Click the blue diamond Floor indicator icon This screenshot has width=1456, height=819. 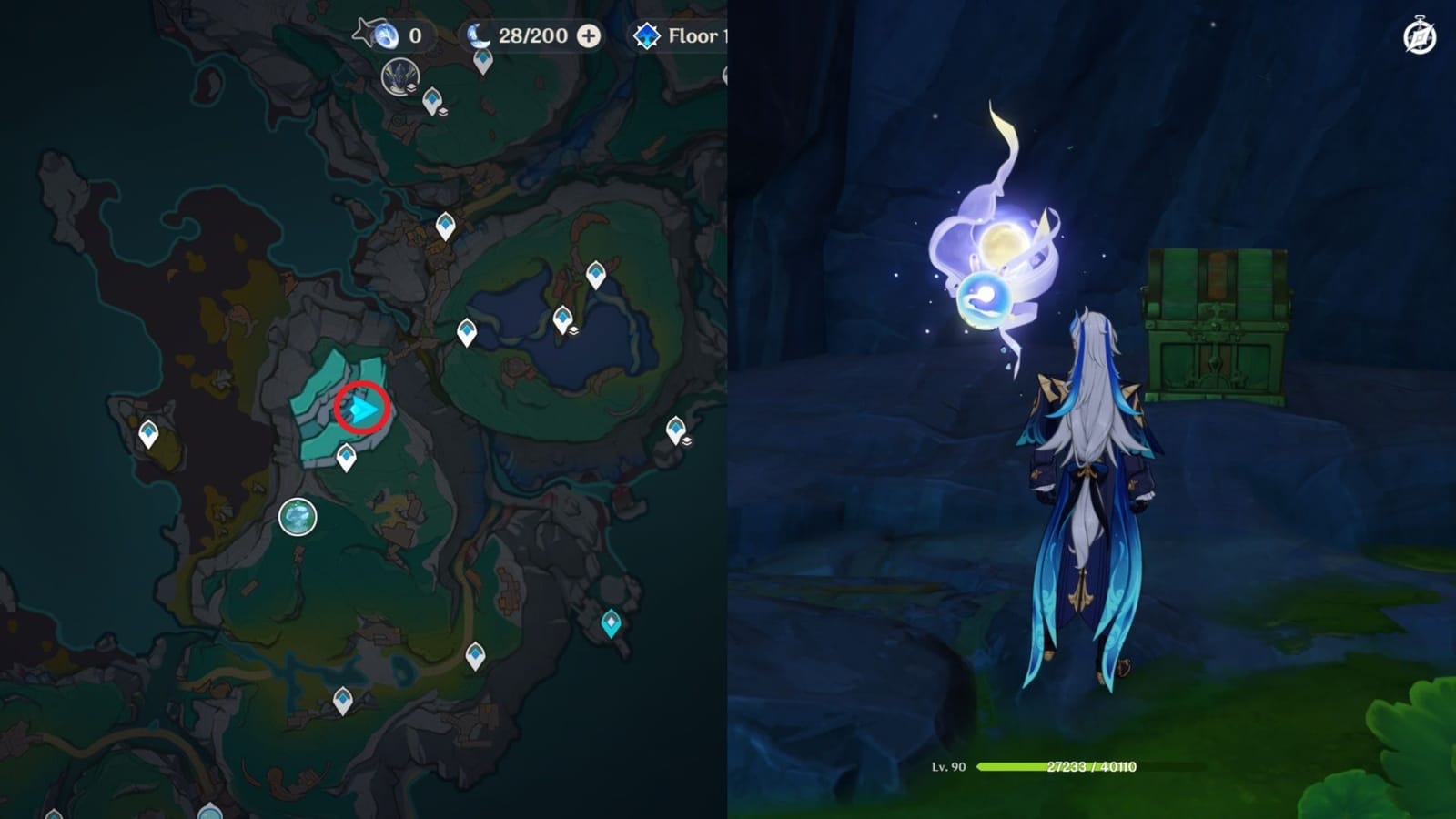point(646,36)
